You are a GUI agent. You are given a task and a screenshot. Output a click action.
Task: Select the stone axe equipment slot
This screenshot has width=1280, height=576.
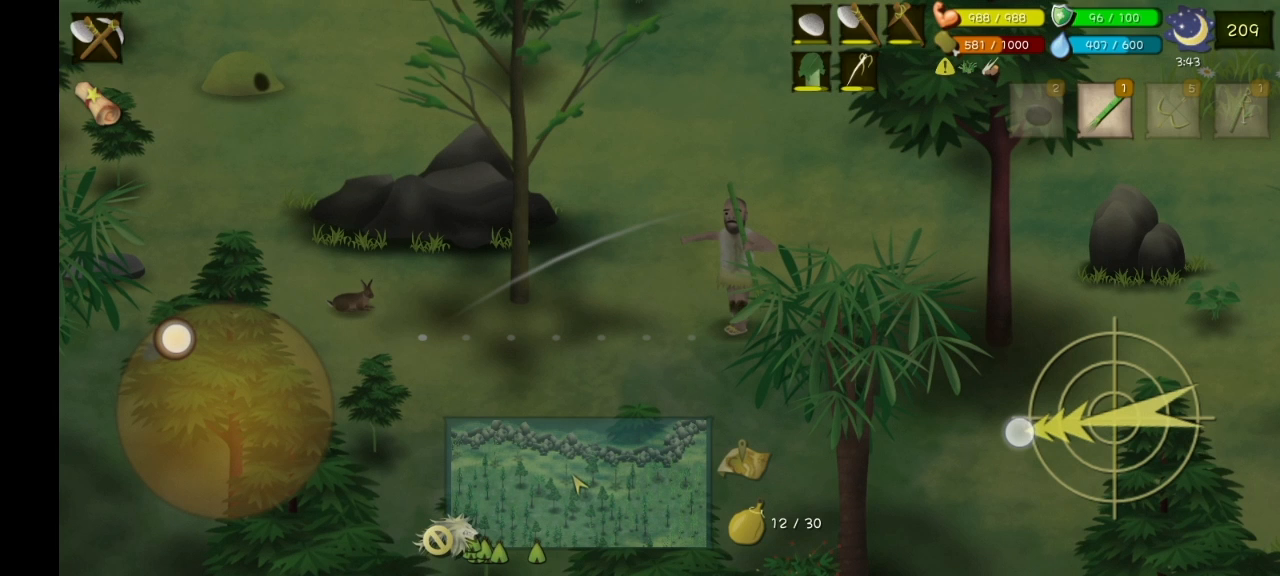[x=858, y=24]
